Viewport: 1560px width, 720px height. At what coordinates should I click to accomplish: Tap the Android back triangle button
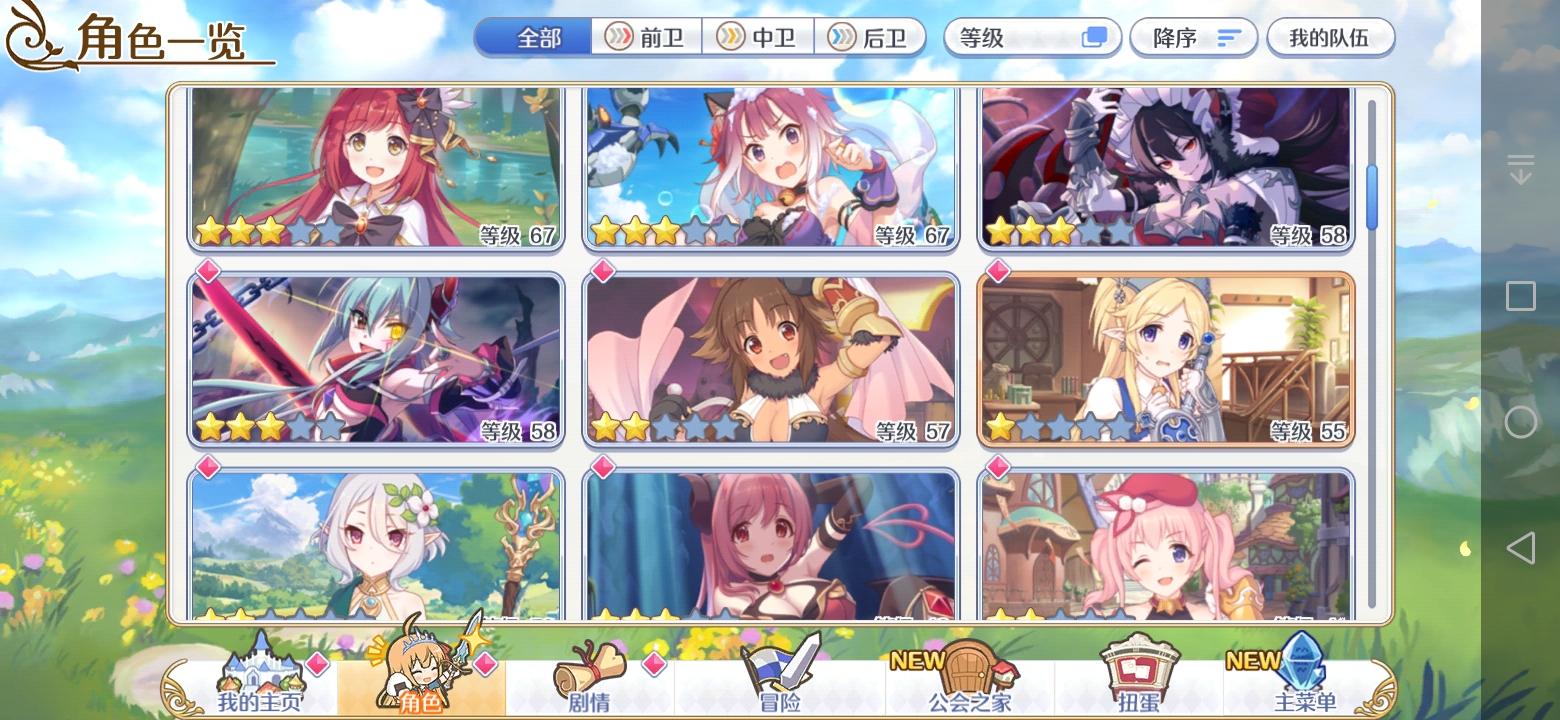[1522, 547]
